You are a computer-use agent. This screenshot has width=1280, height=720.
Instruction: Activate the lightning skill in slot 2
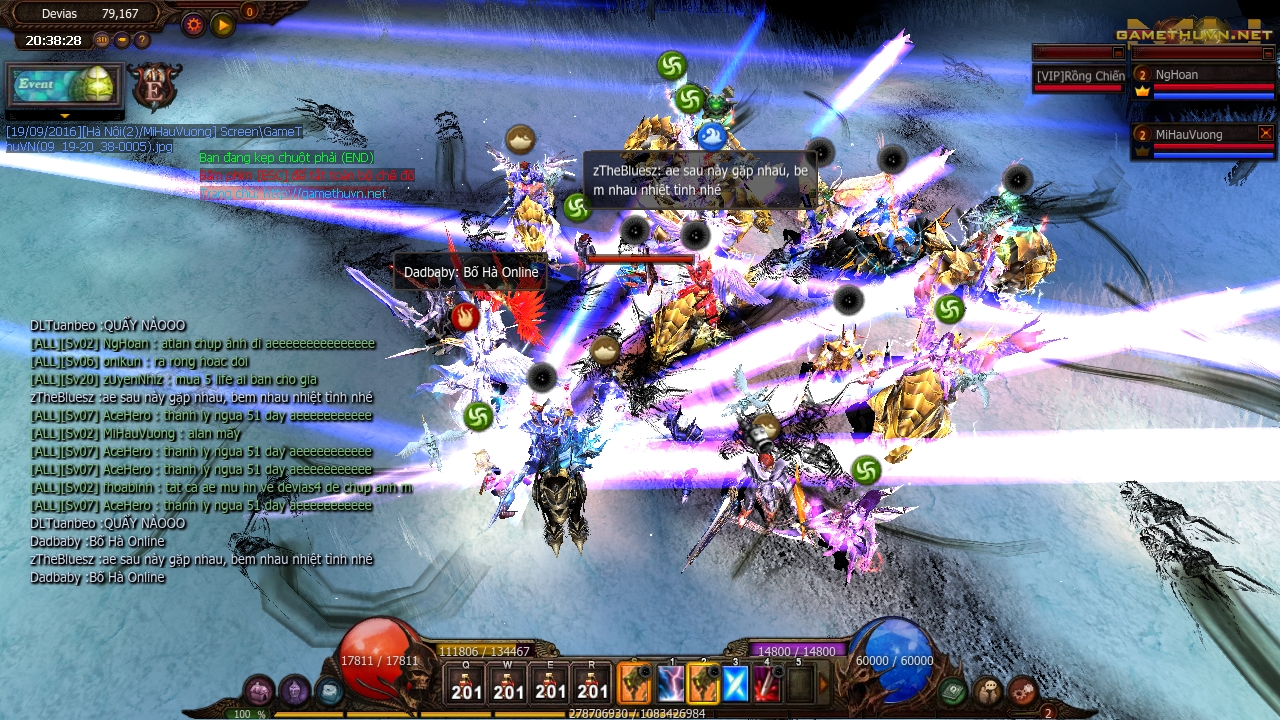(672, 685)
